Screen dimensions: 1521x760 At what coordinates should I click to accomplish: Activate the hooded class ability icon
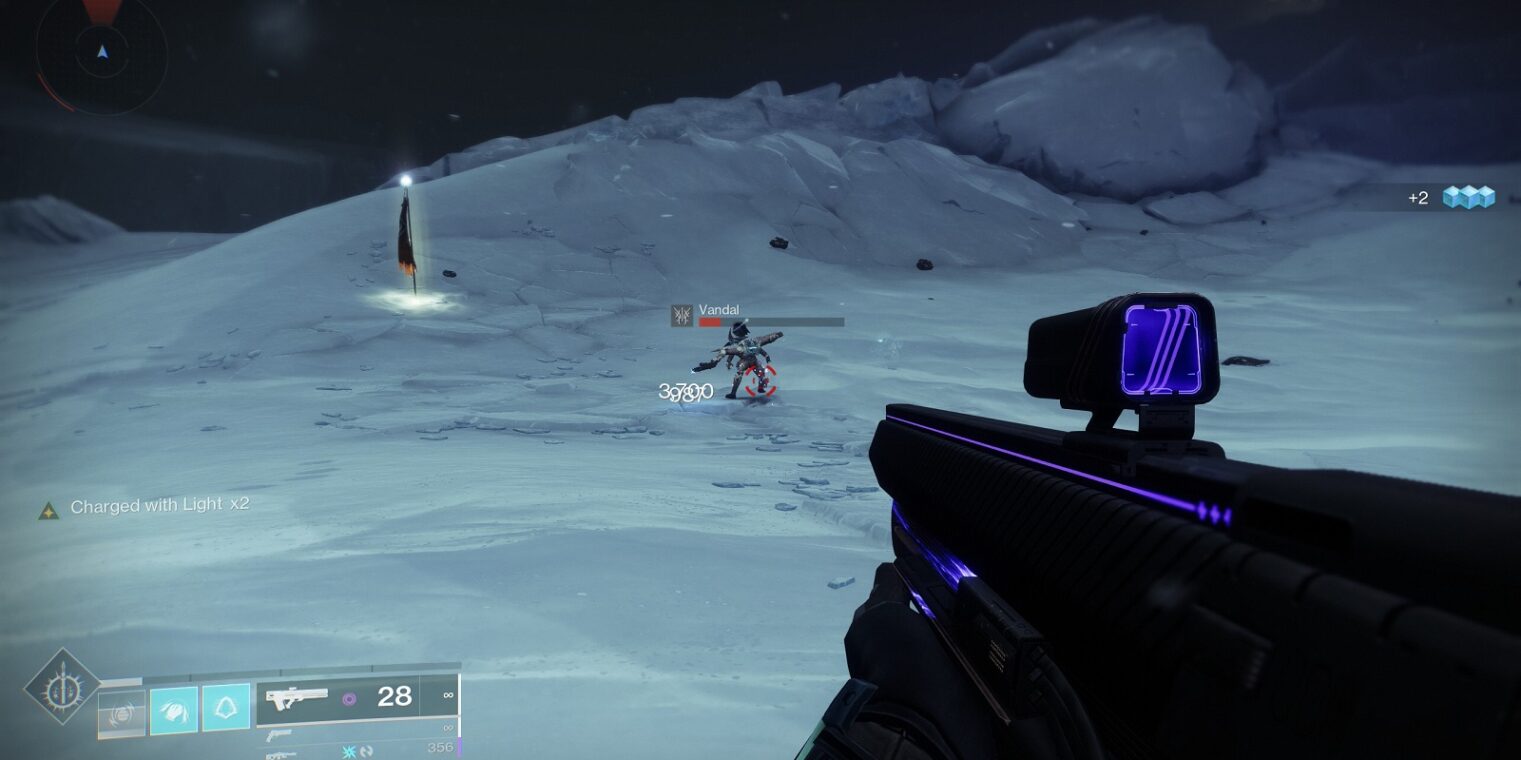(226, 708)
